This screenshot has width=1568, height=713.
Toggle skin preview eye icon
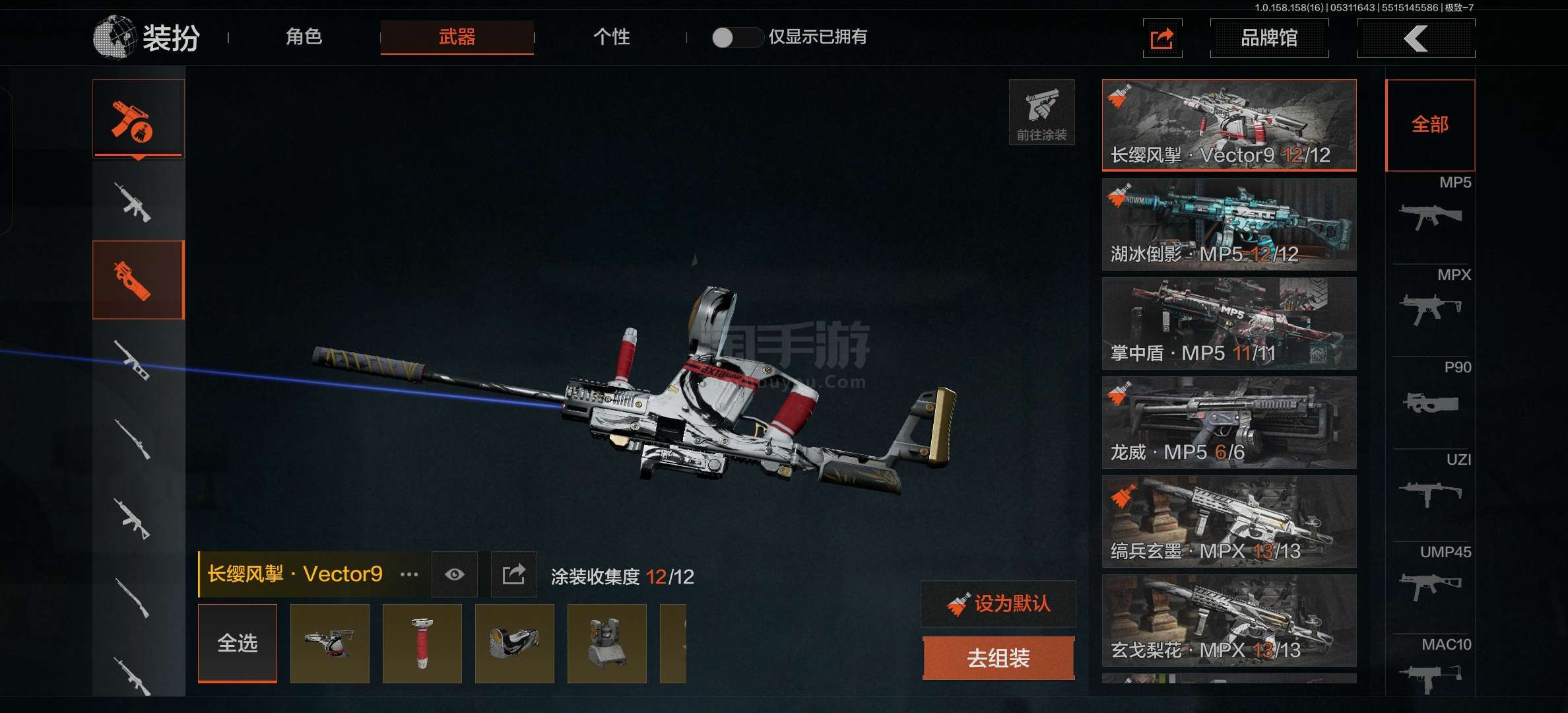tap(454, 574)
